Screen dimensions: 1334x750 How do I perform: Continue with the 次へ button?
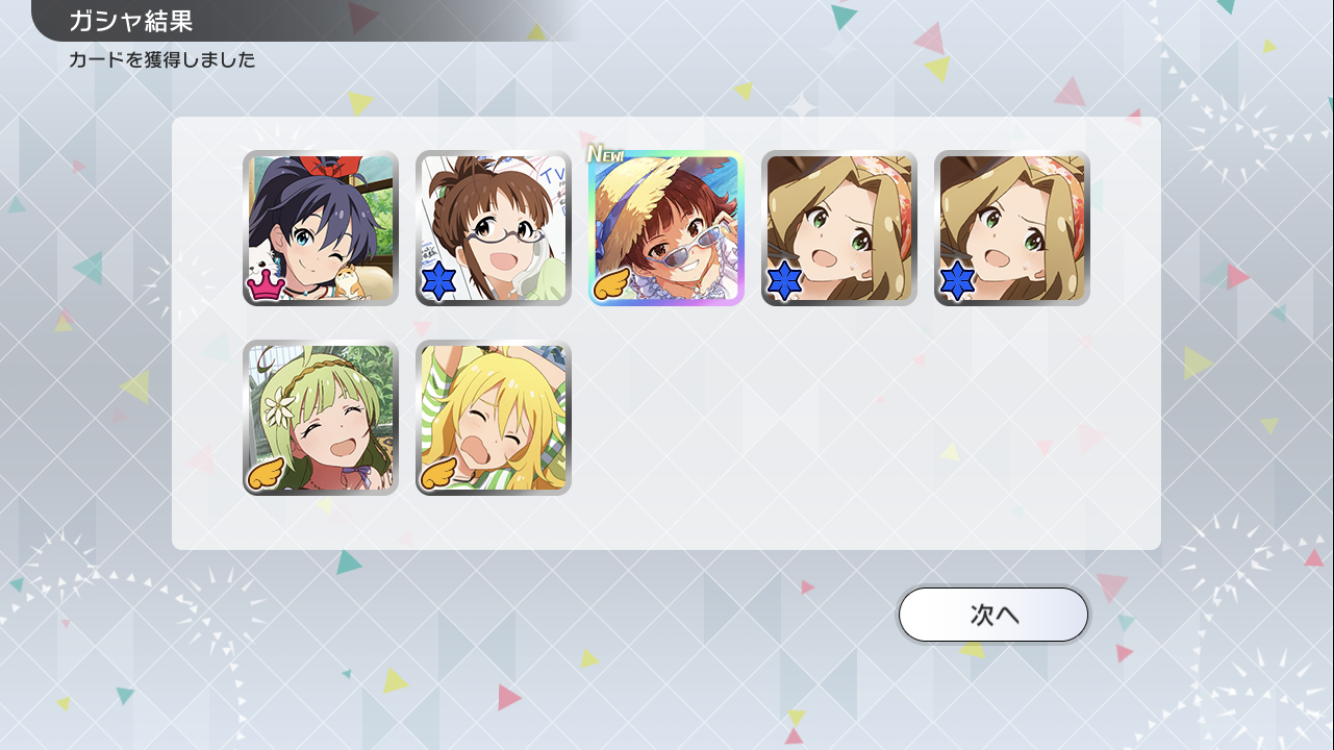(x=993, y=614)
